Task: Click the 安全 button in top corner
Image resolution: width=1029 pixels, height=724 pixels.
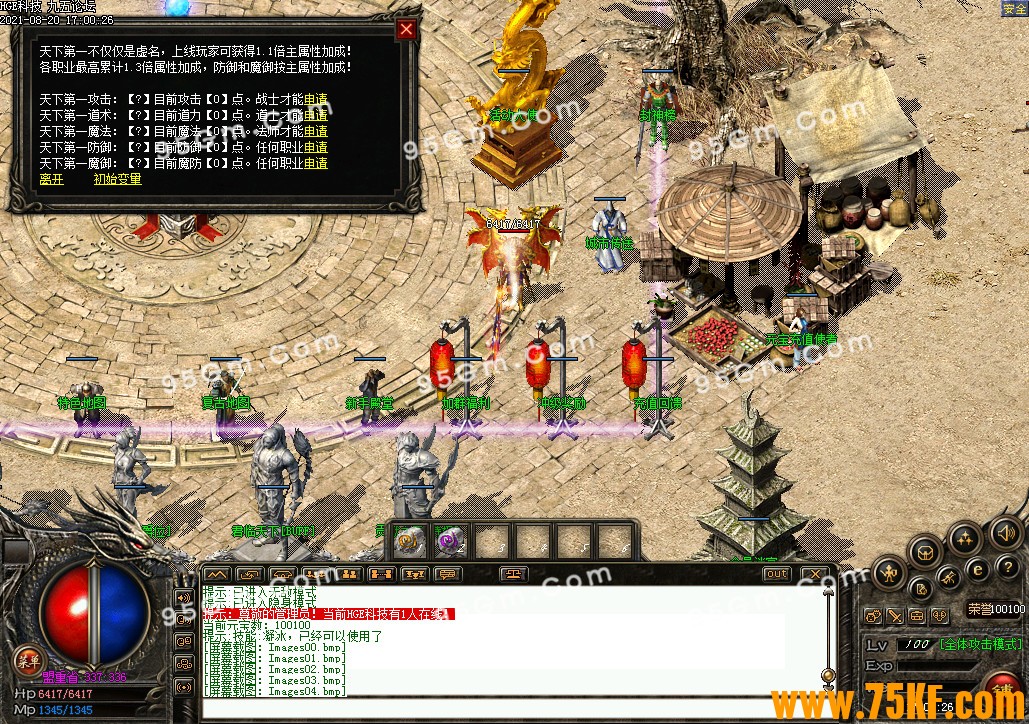Action: click(1014, 9)
